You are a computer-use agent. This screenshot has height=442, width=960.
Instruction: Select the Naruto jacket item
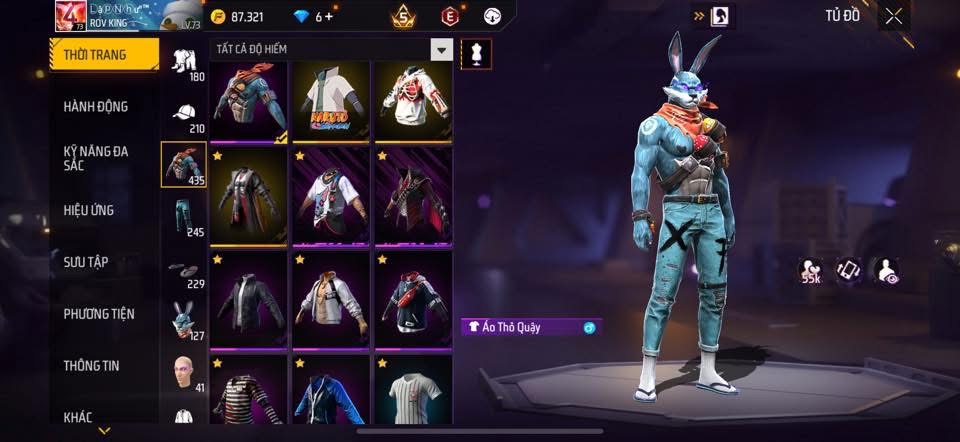click(x=332, y=100)
